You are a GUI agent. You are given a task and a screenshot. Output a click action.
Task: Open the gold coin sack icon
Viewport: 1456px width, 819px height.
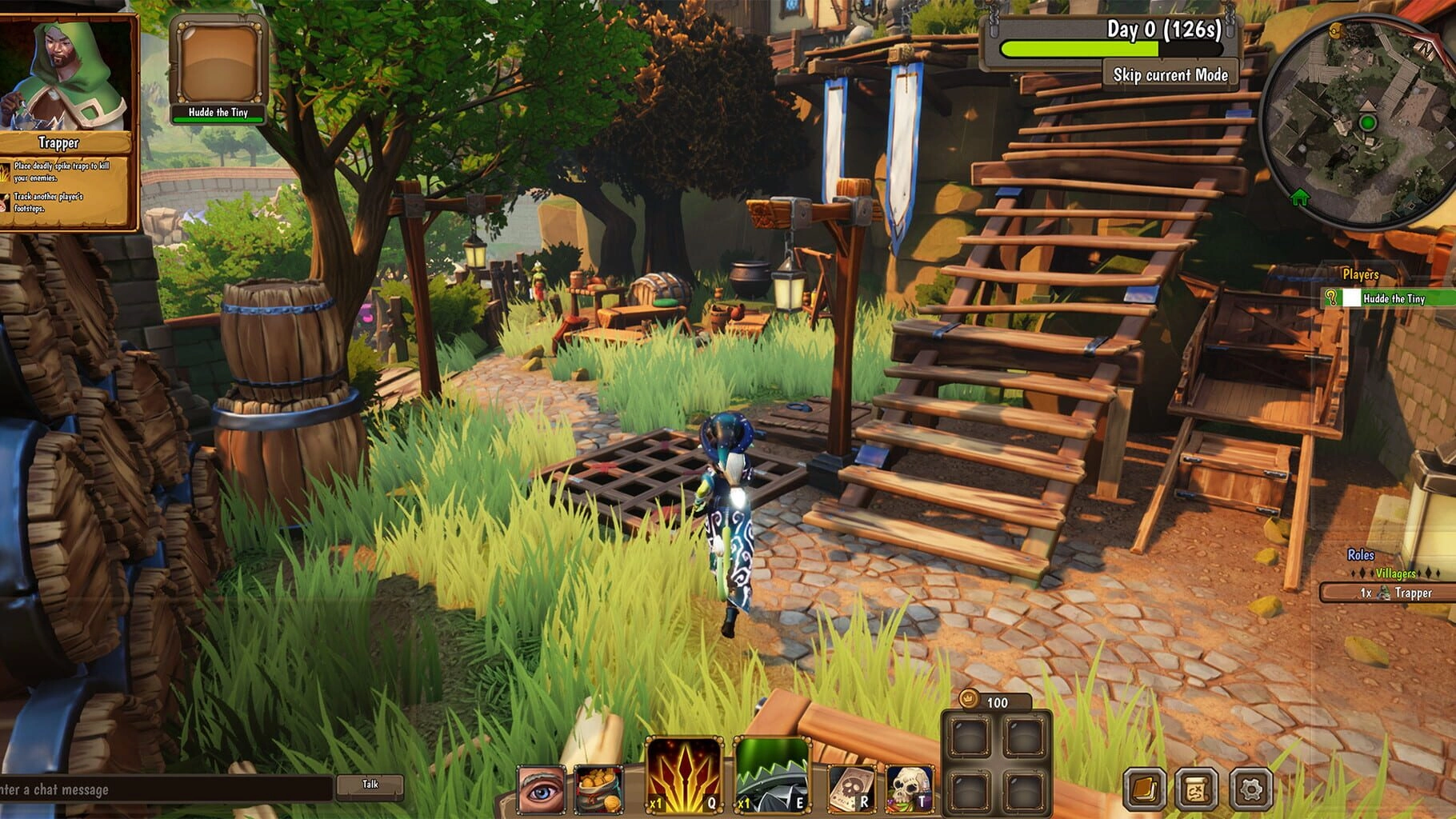click(598, 789)
